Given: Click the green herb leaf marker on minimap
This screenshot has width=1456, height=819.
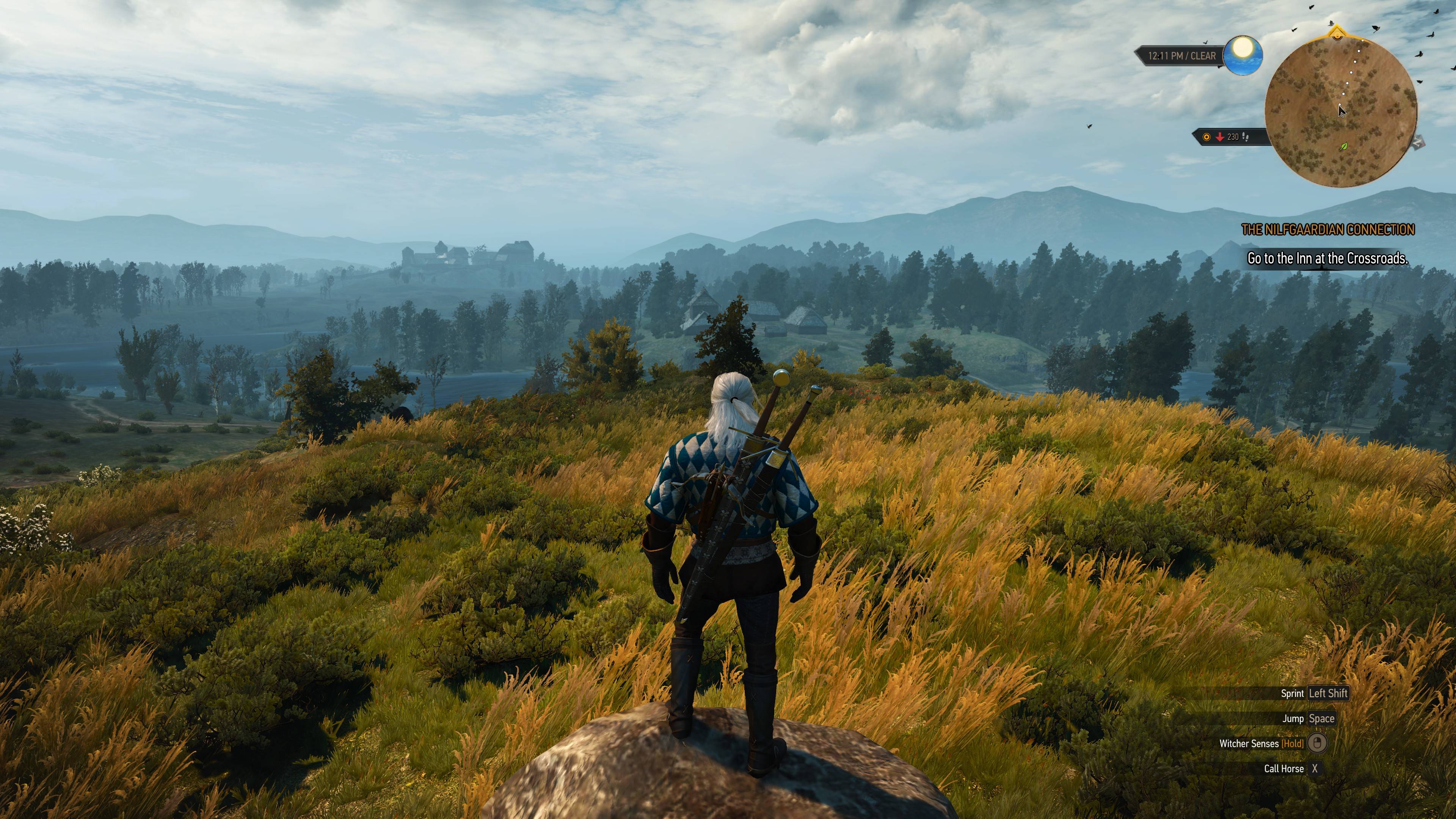Looking at the screenshot, I should [x=1344, y=146].
